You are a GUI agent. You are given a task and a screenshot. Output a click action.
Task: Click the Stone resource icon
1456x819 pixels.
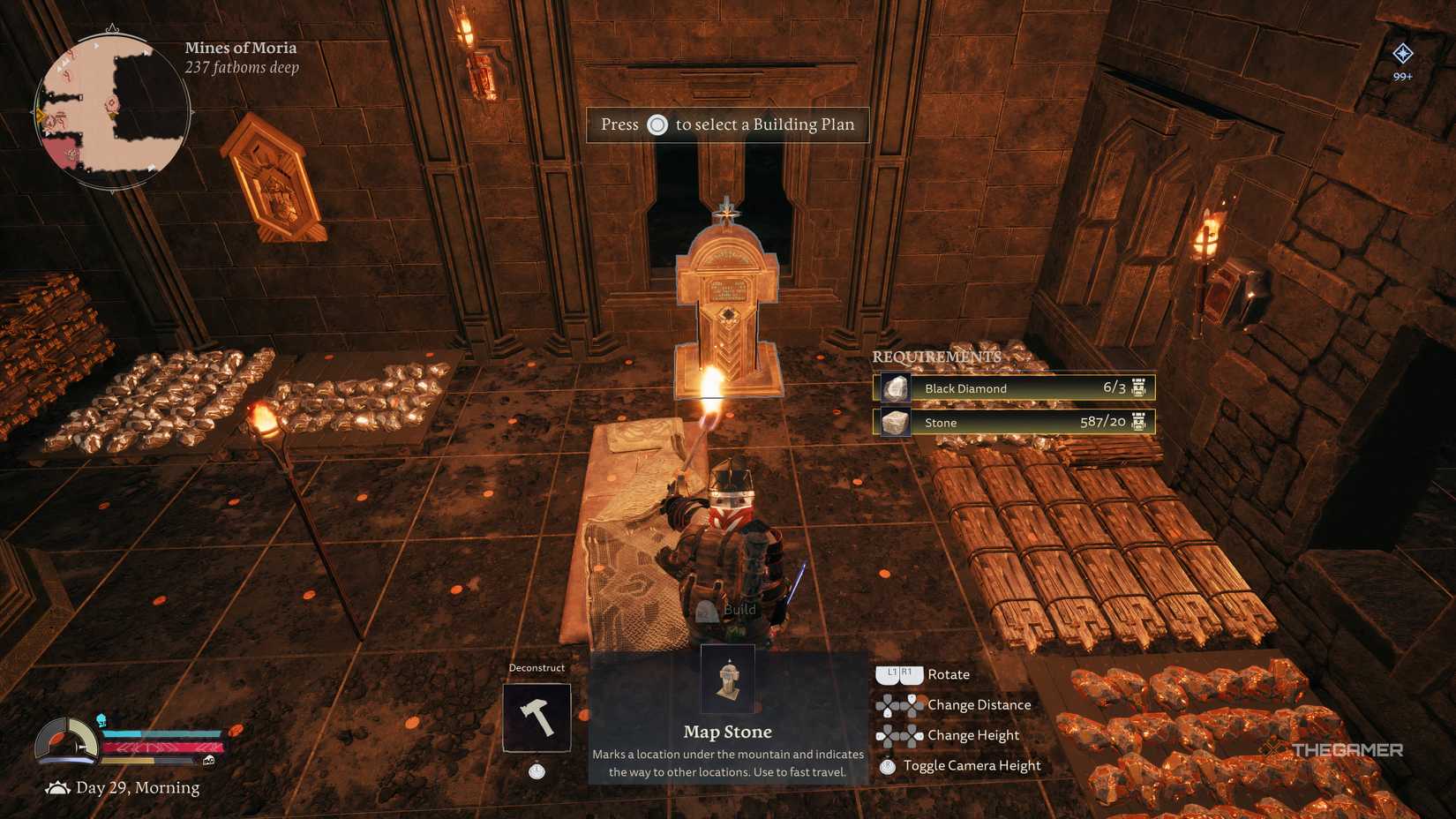tap(894, 422)
